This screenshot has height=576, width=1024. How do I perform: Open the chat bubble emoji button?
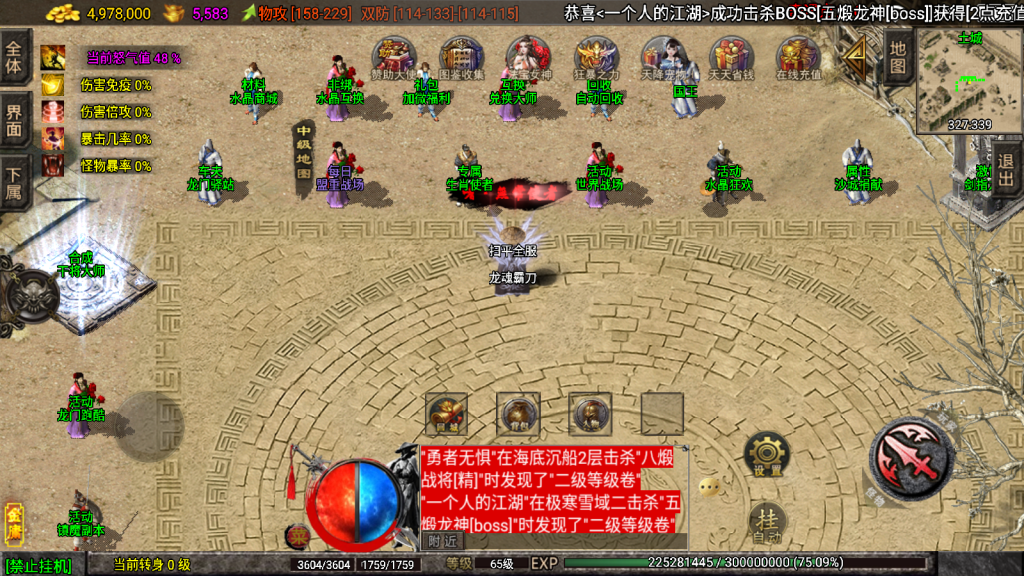pos(709,487)
